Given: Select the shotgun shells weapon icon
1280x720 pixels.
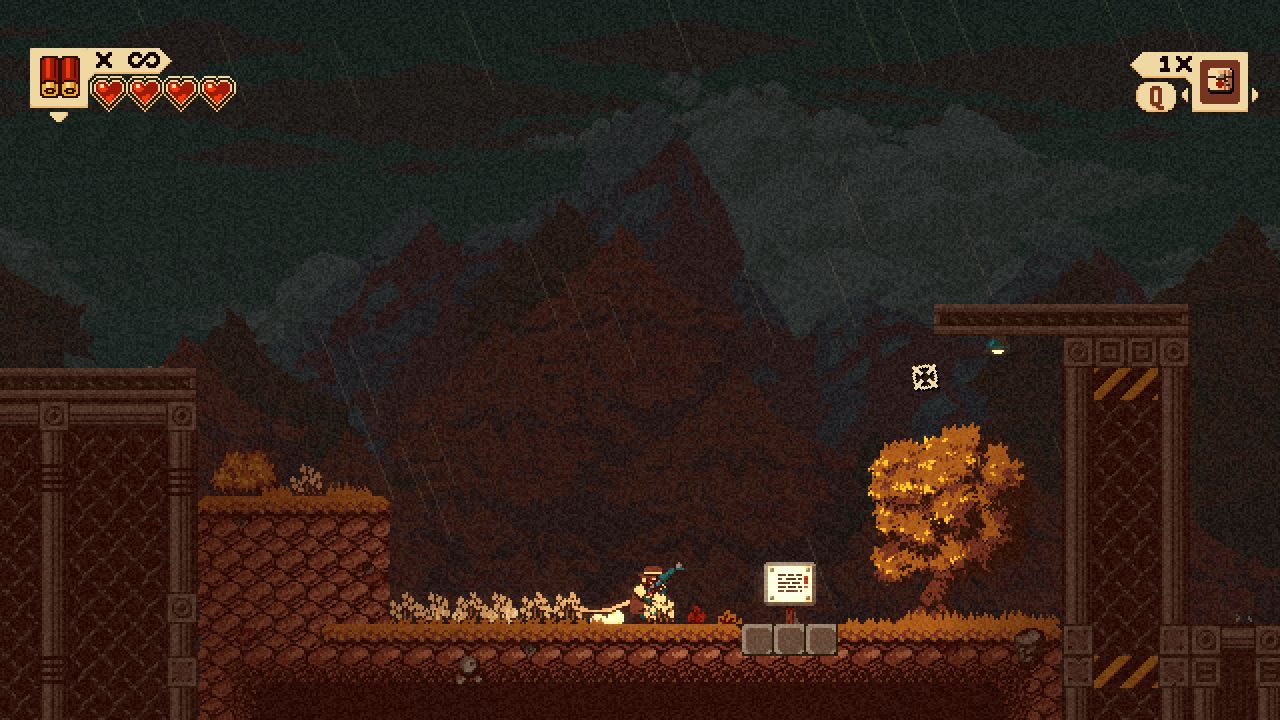Looking at the screenshot, I should coord(59,78).
